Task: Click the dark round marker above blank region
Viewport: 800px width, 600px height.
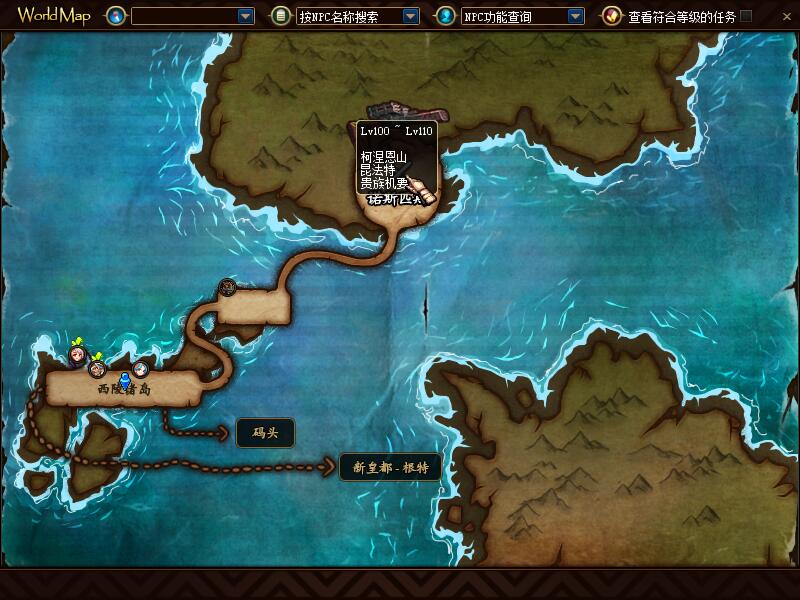Action: (x=228, y=288)
